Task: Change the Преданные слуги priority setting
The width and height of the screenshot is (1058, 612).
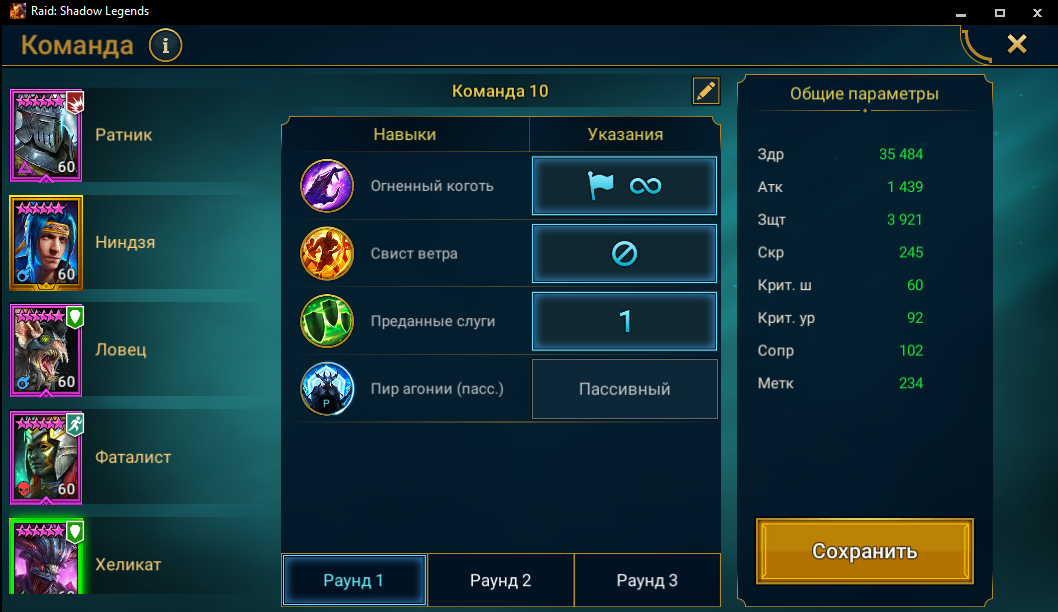Action: [624, 321]
